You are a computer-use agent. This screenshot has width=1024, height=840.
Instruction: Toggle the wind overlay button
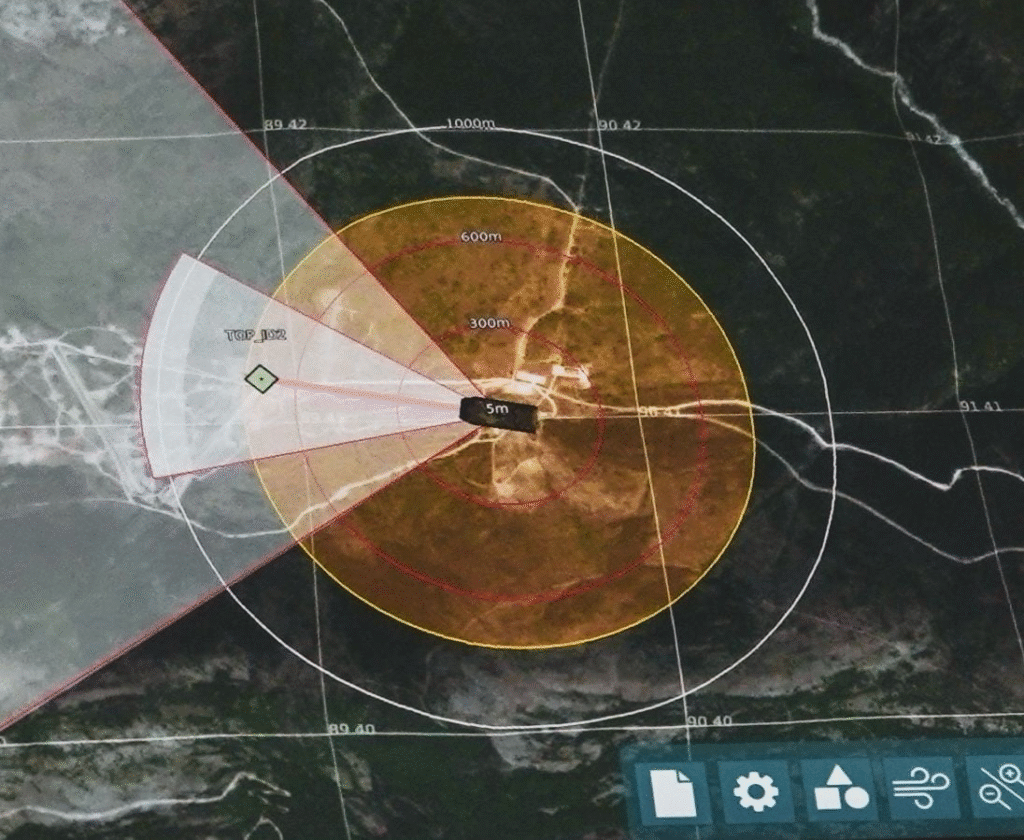tap(919, 792)
